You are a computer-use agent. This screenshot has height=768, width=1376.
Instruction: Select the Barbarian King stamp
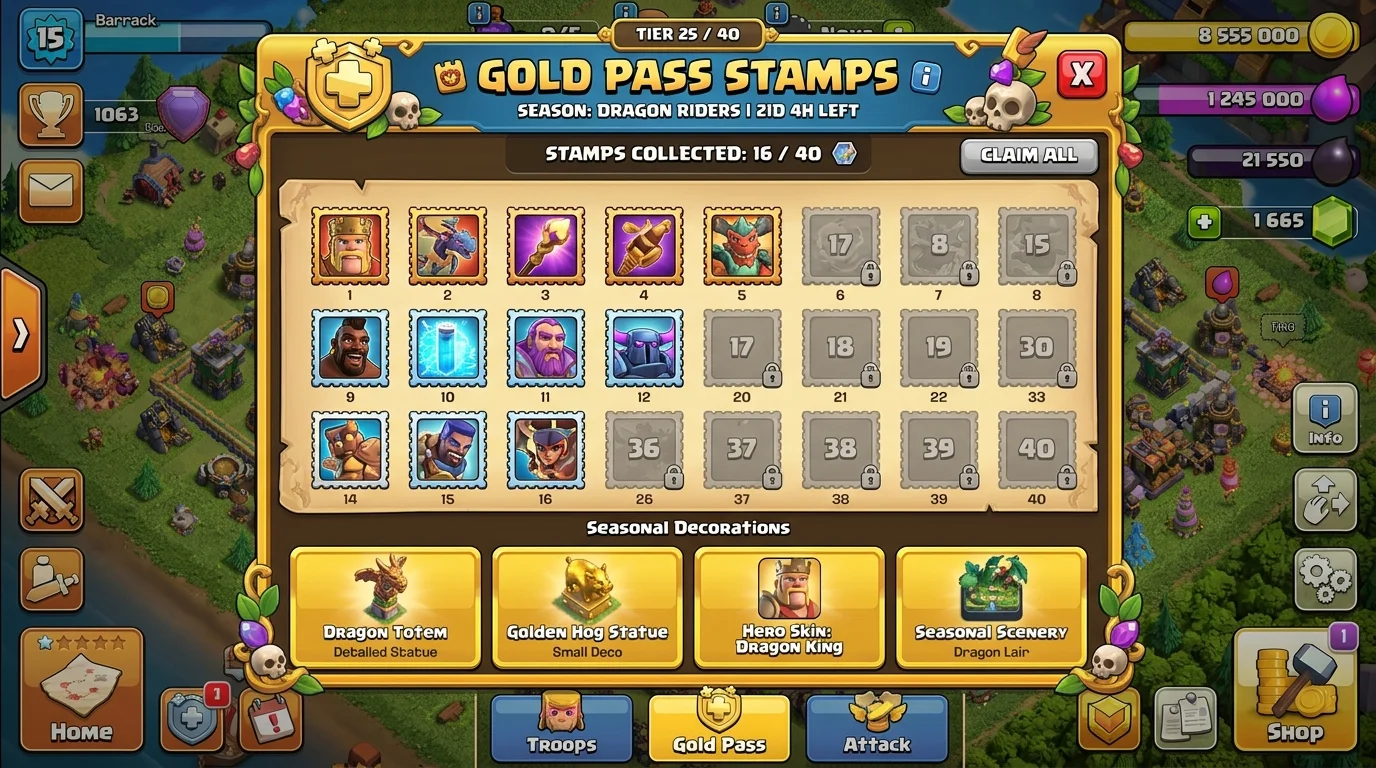(x=349, y=246)
